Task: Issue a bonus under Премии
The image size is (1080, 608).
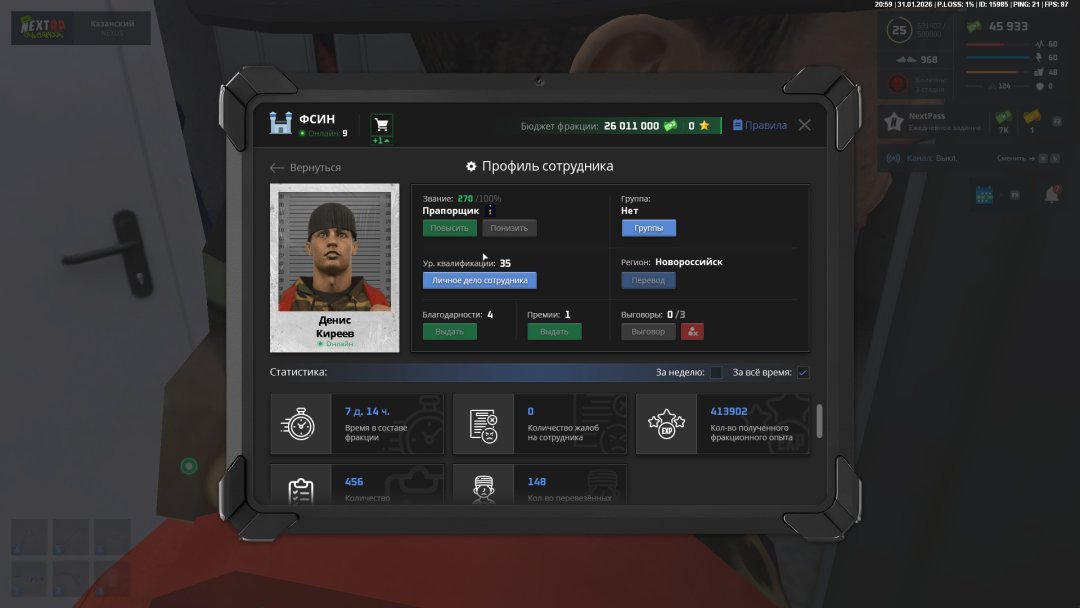Action: coord(554,331)
